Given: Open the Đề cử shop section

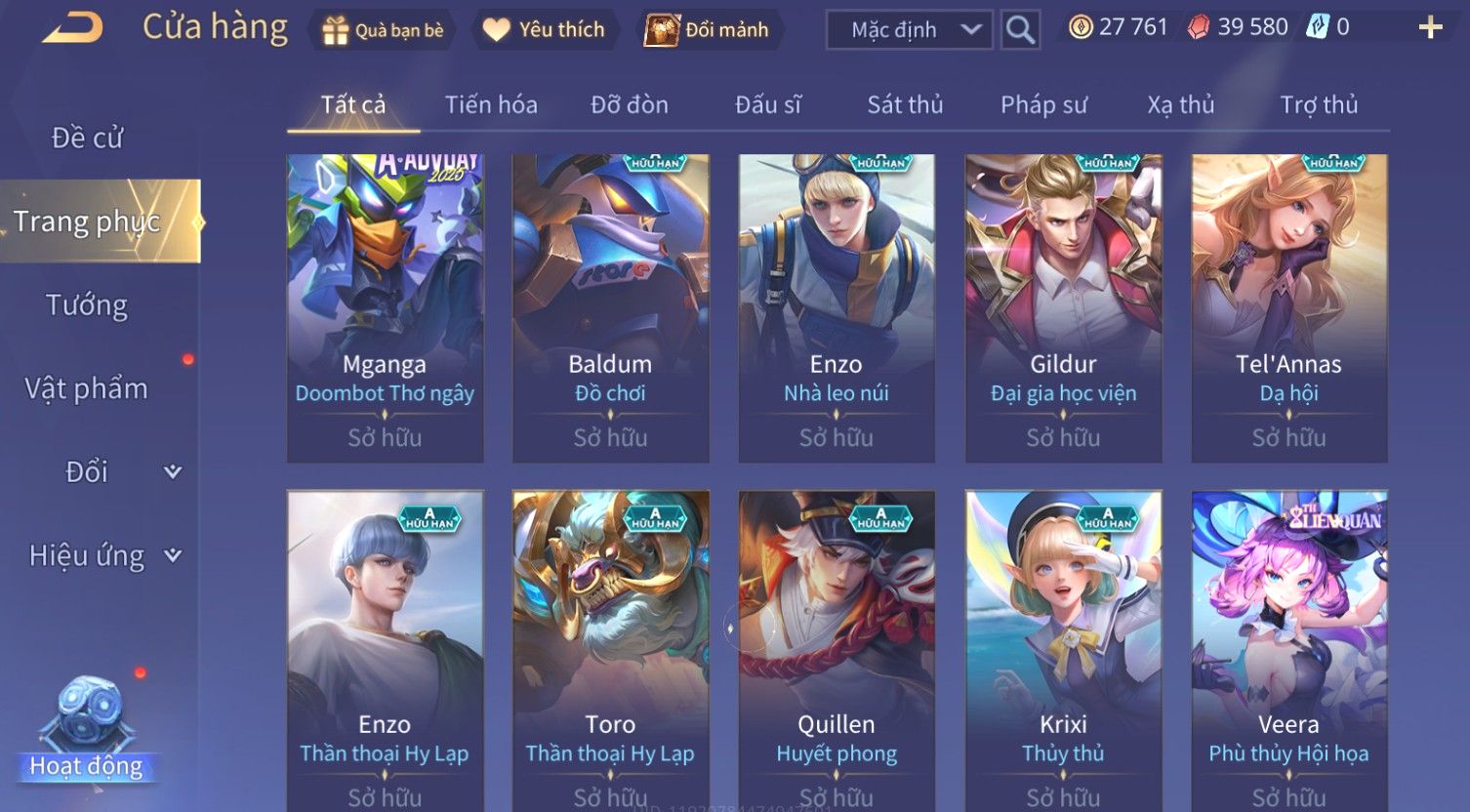Looking at the screenshot, I should click(x=88, y=138).
